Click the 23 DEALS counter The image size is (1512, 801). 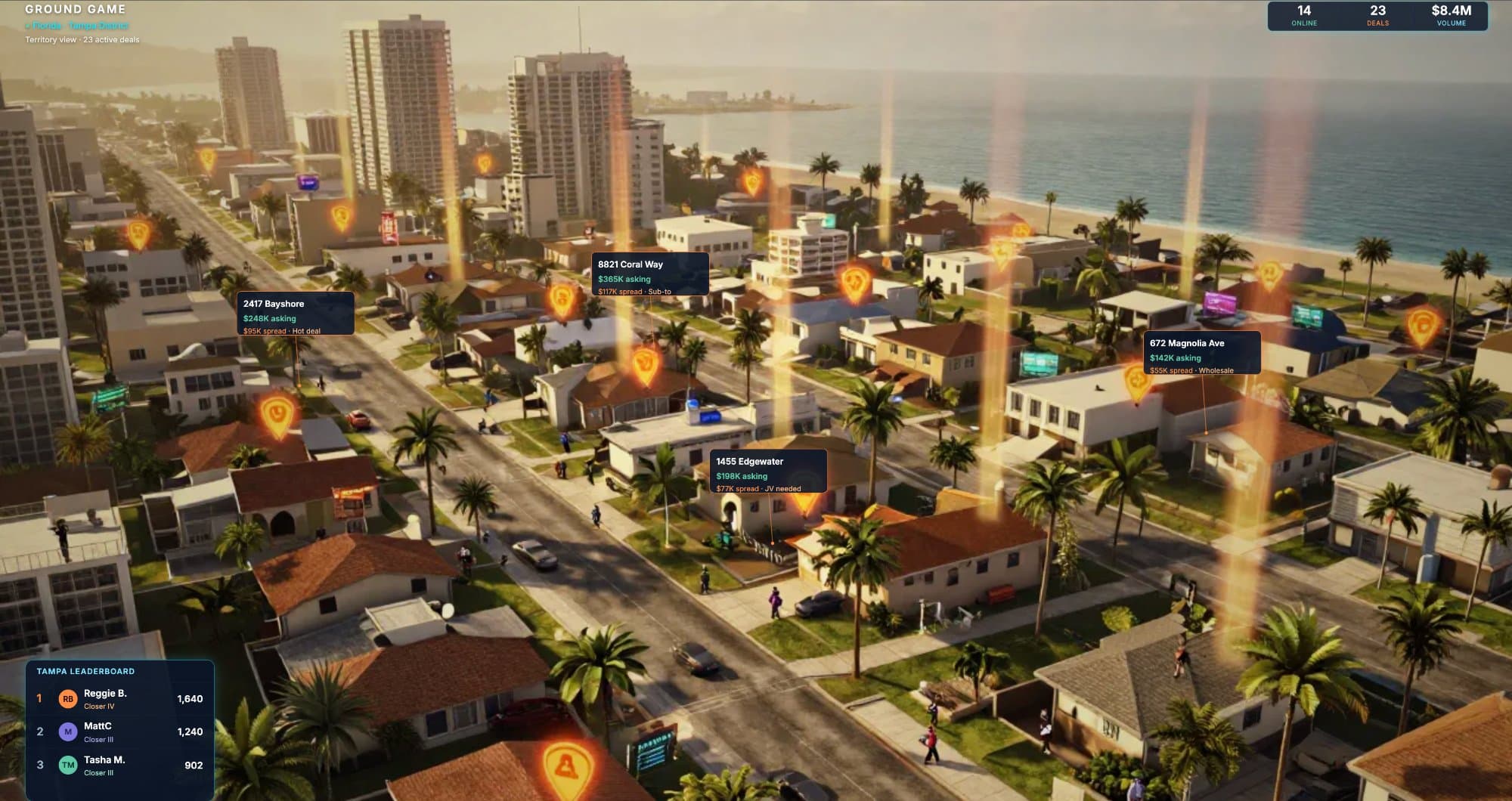point(1377,15)
